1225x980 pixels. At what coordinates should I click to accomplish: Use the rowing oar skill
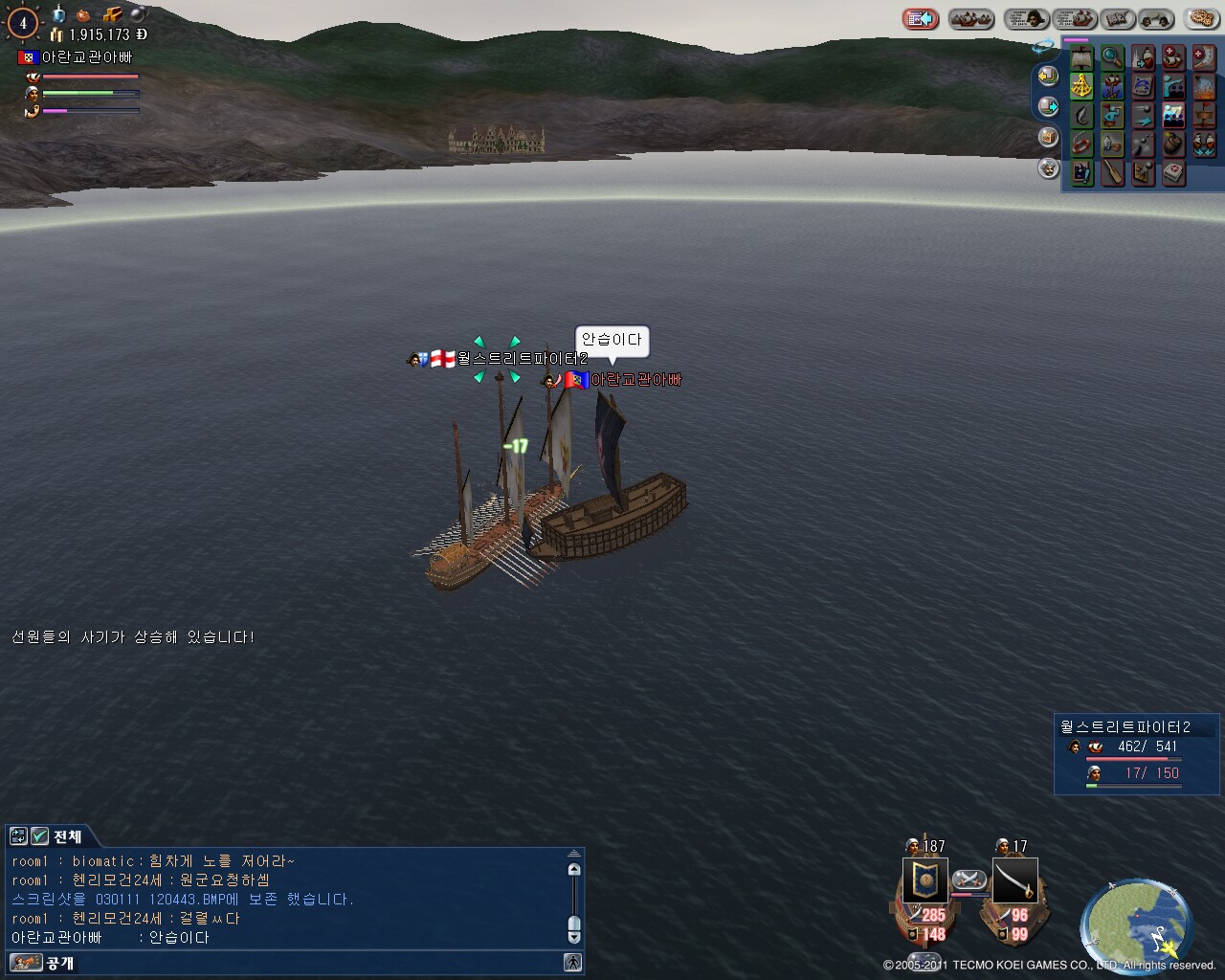coord(1111,173)
